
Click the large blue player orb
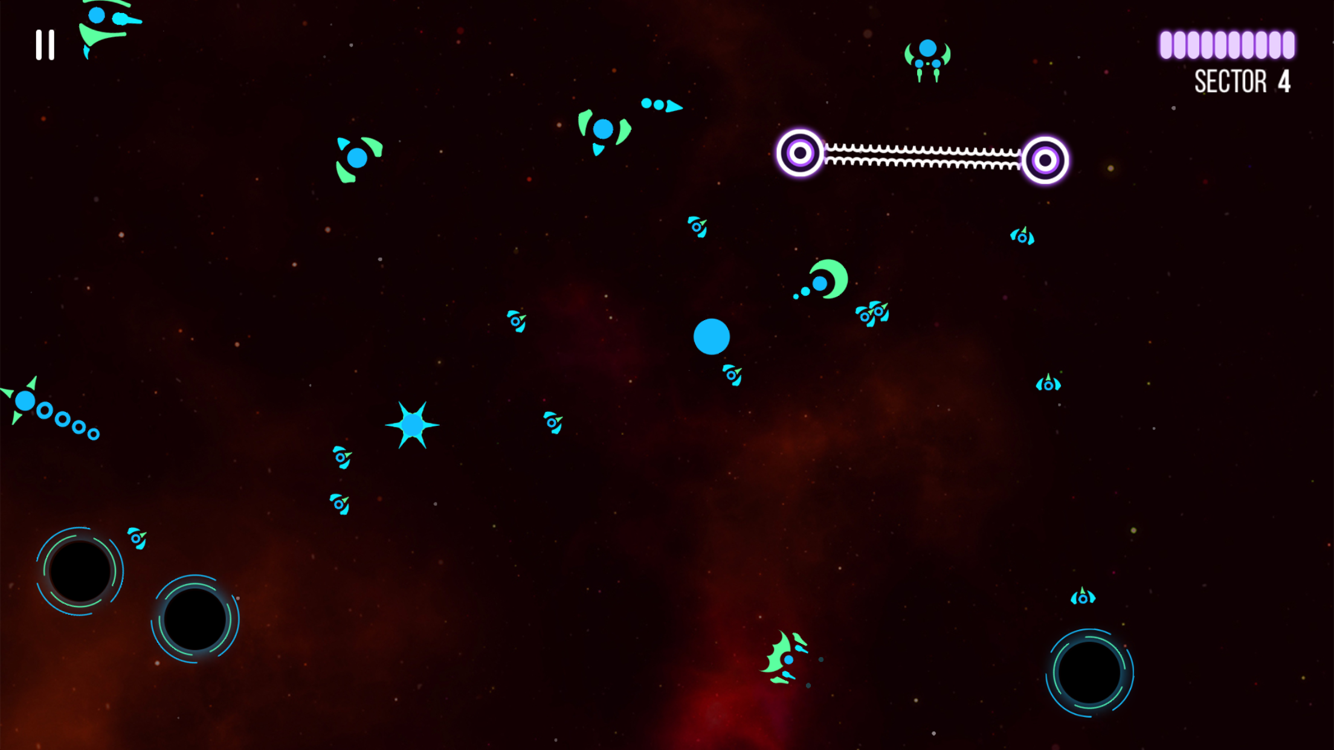[711, 338]
